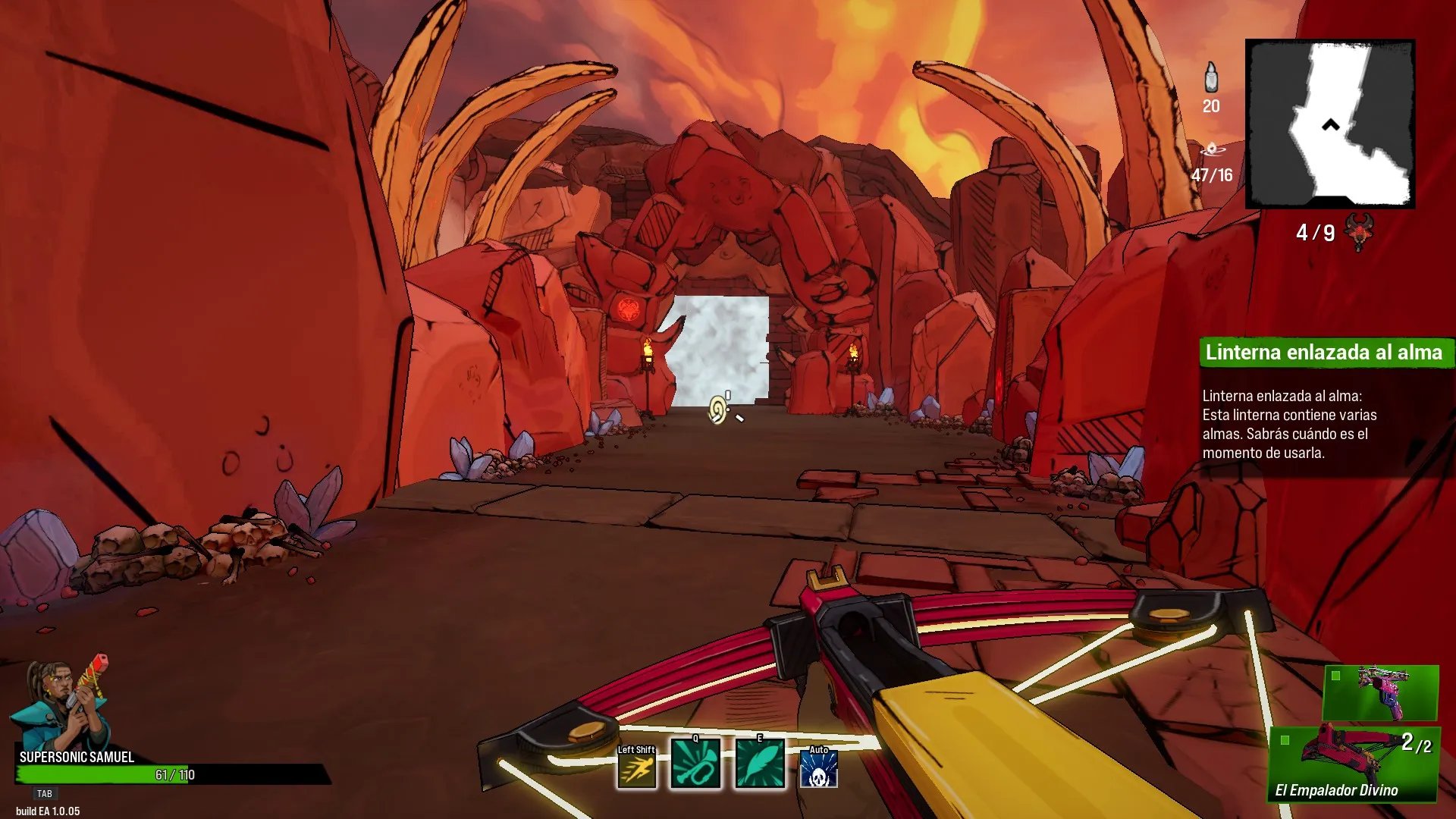Click the Linterna enlazada al alma header

tap(1324, 353)
